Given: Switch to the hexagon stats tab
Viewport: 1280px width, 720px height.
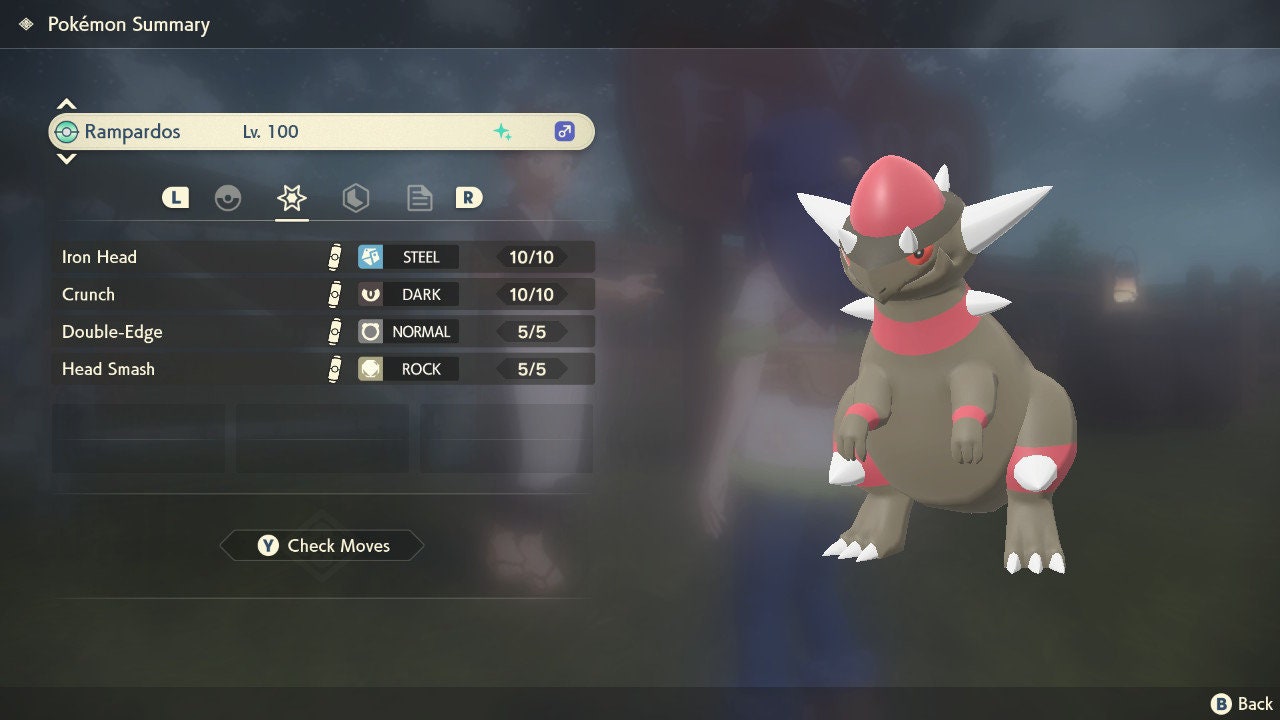Looking at the screenshot, I should (355, 198).
